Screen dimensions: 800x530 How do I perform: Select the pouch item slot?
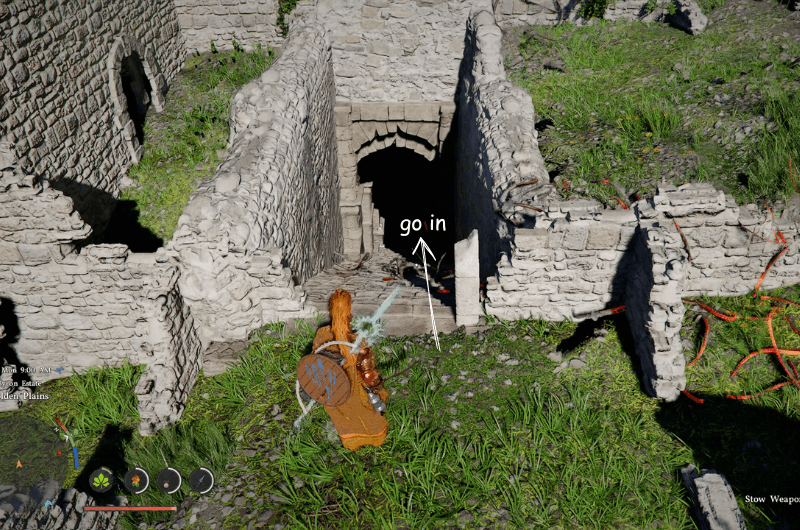169,481
